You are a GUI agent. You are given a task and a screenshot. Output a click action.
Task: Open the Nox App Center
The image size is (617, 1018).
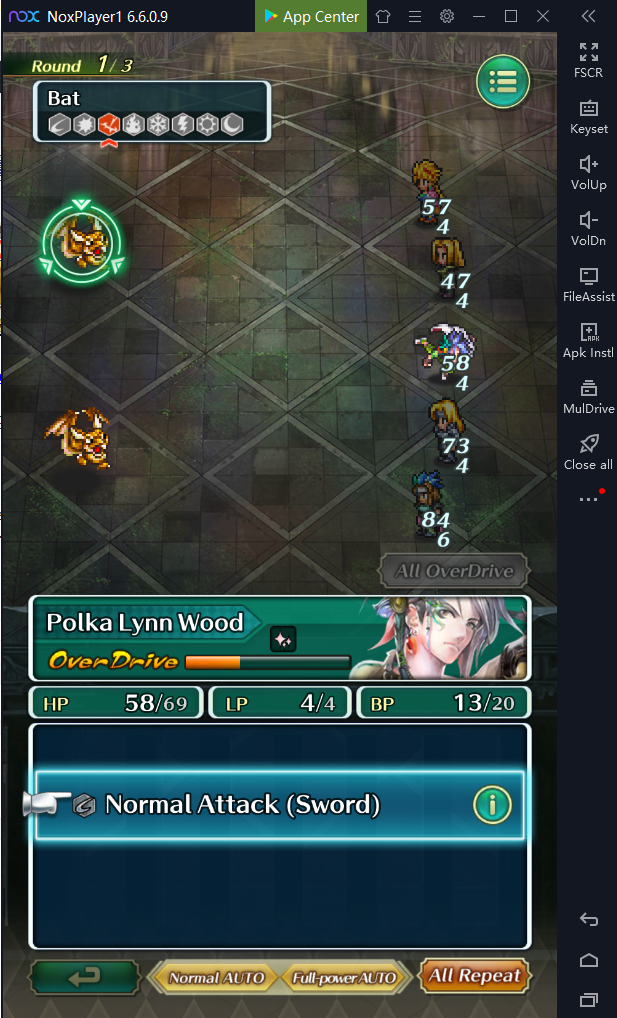point(311,16)
